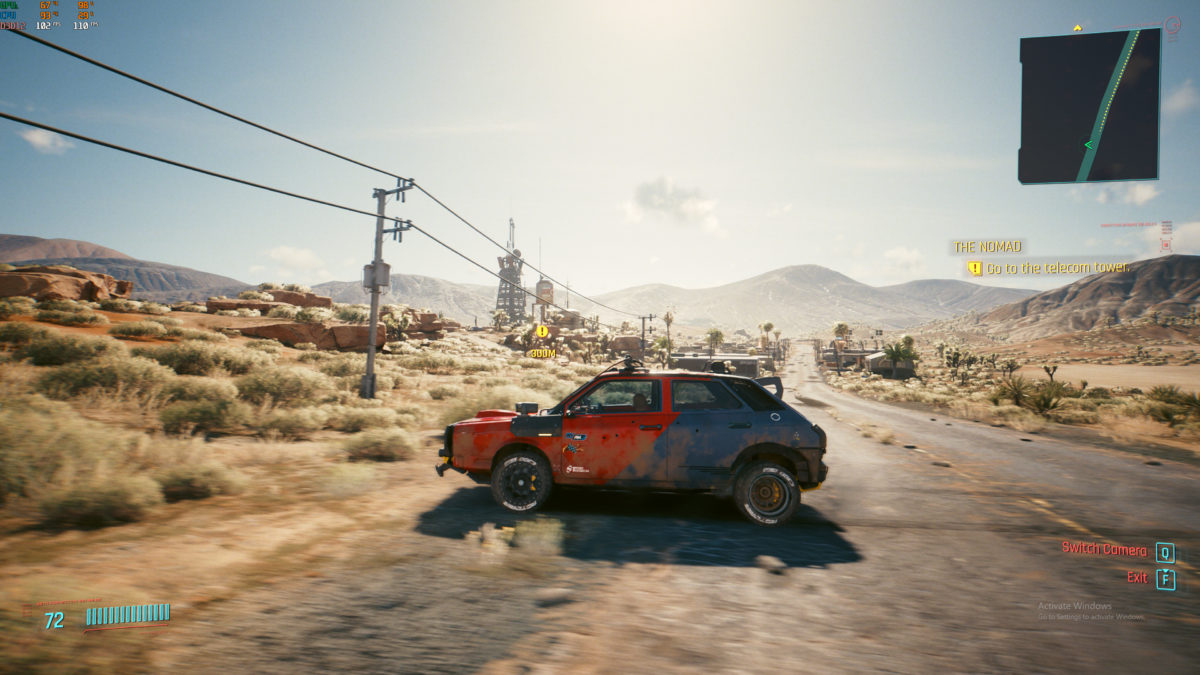
Task: Click the telecom tower objective text
Action: (1057, 268)
